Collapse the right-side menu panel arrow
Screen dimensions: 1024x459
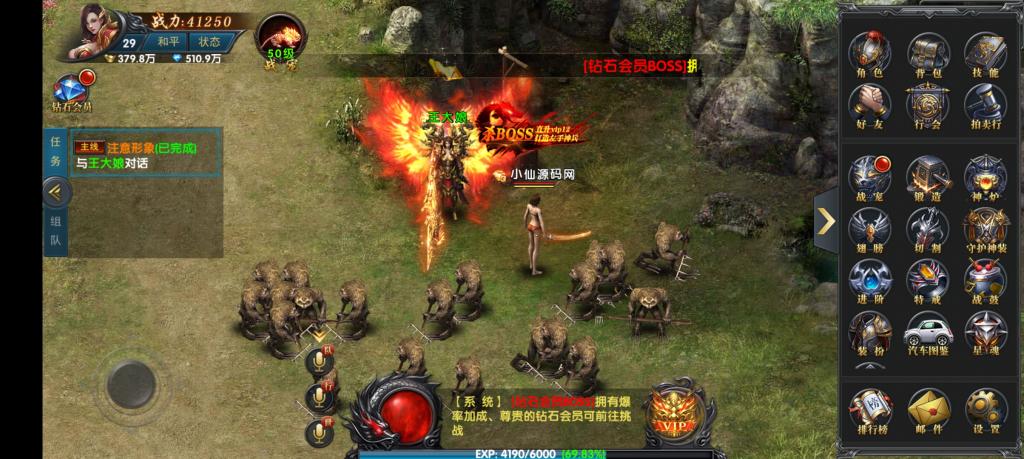826,220
